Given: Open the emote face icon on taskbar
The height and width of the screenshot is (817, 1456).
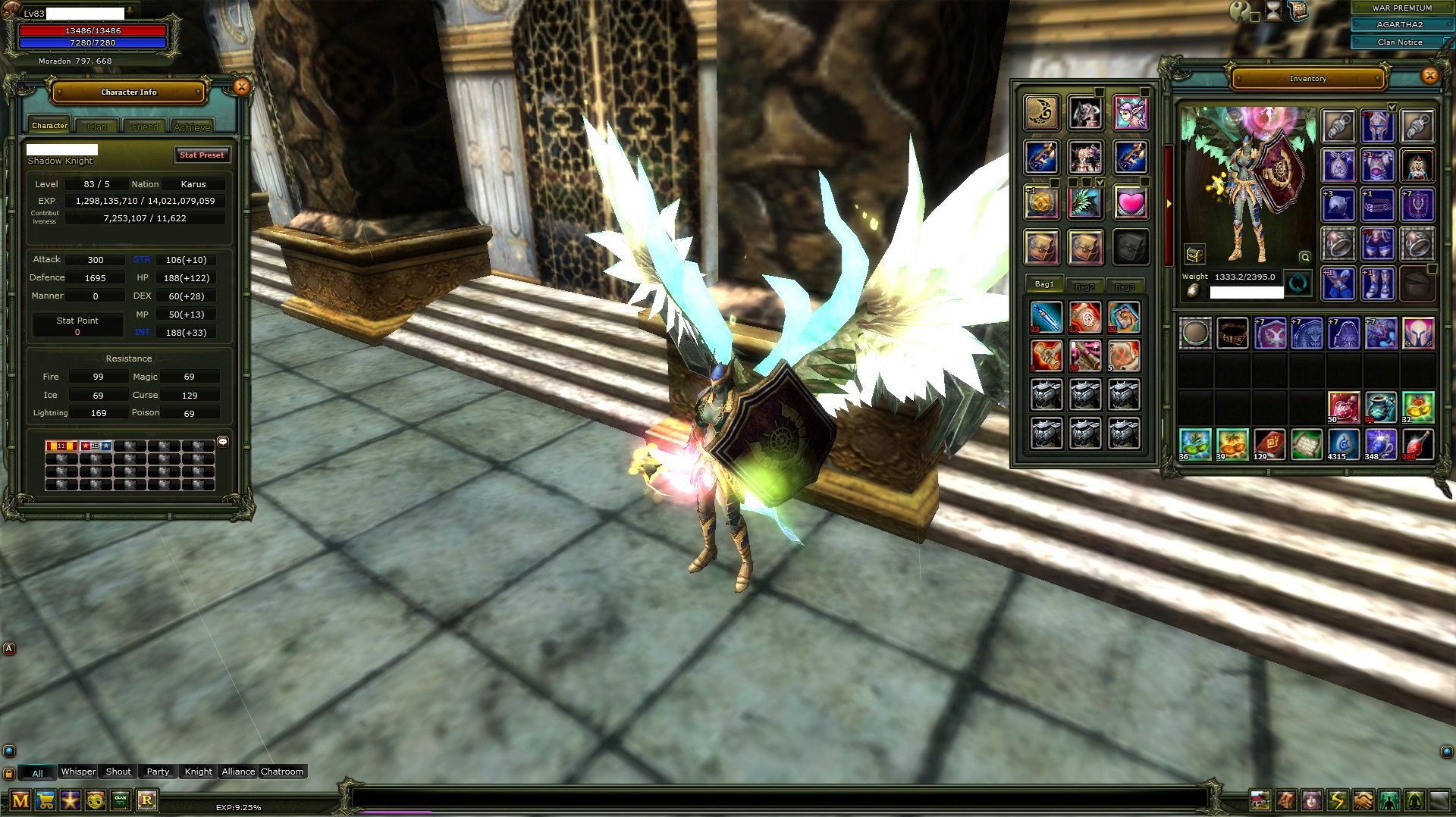Looking at the screenshot, I should [x=95, y=800].
